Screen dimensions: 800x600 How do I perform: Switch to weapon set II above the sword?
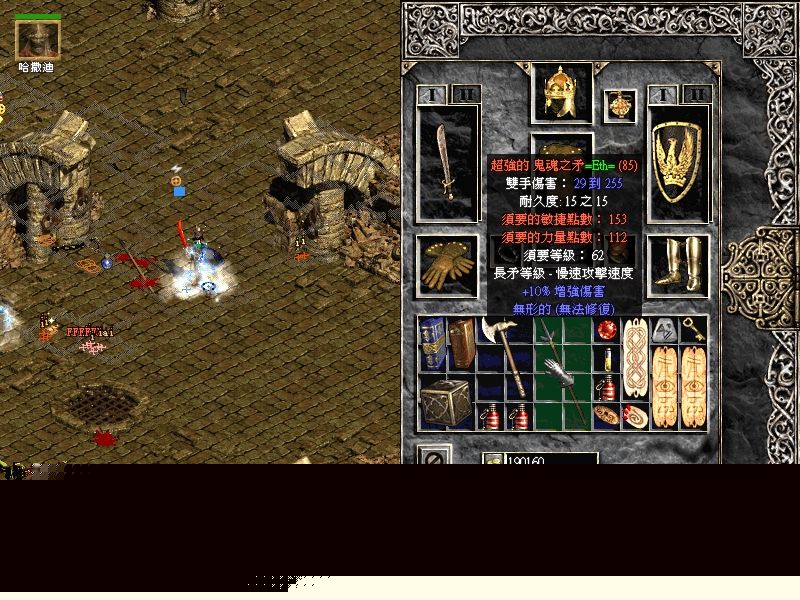pyautogui.click(x=464, y=95)
